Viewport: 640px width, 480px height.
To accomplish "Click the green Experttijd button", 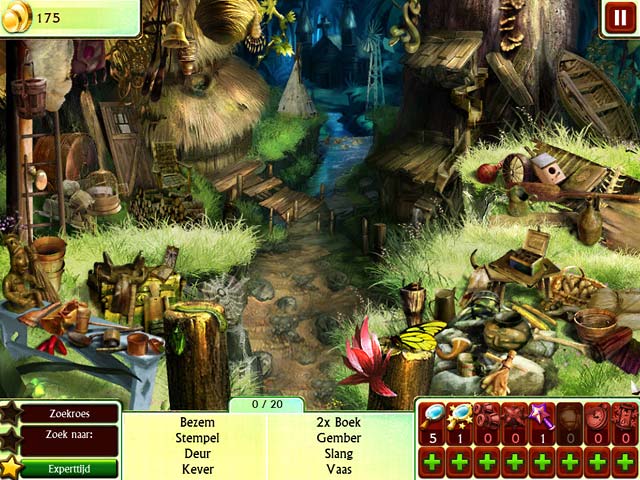I will tap(70, 467).
